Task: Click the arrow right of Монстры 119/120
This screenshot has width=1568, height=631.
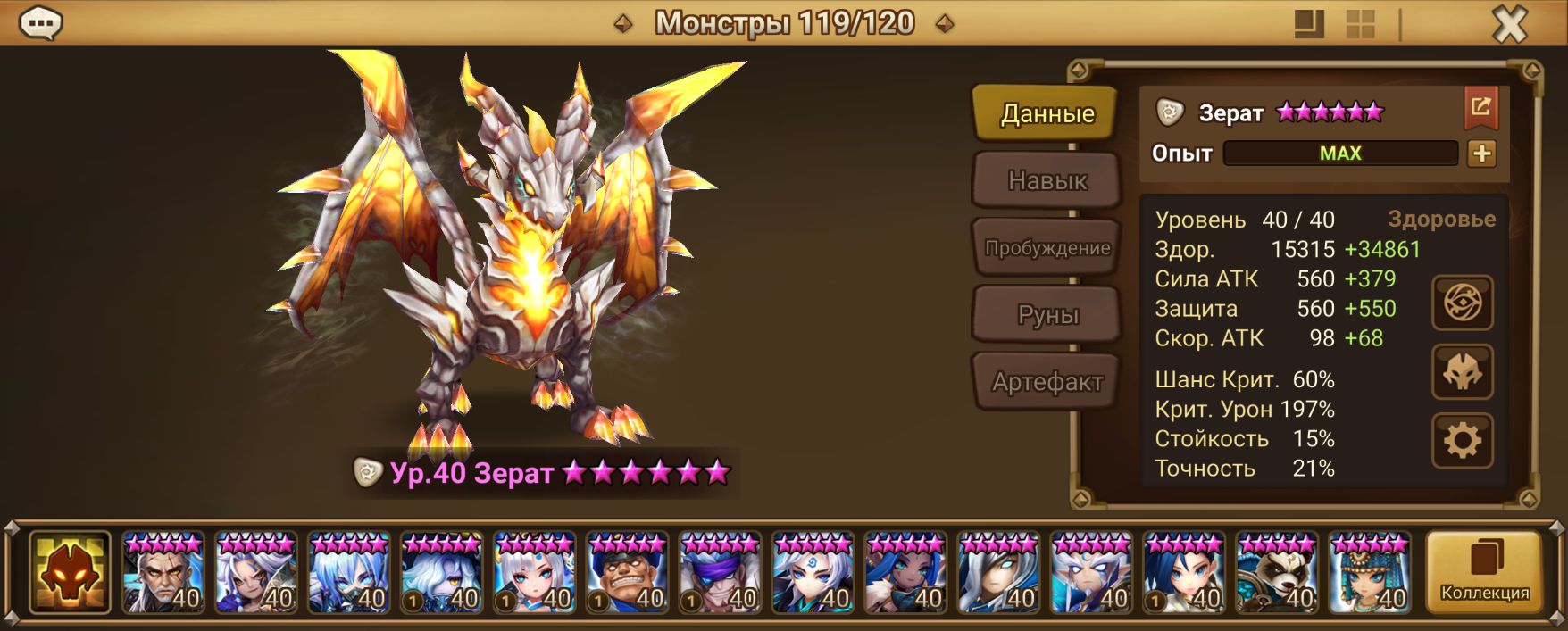Action: click(944, 23)
